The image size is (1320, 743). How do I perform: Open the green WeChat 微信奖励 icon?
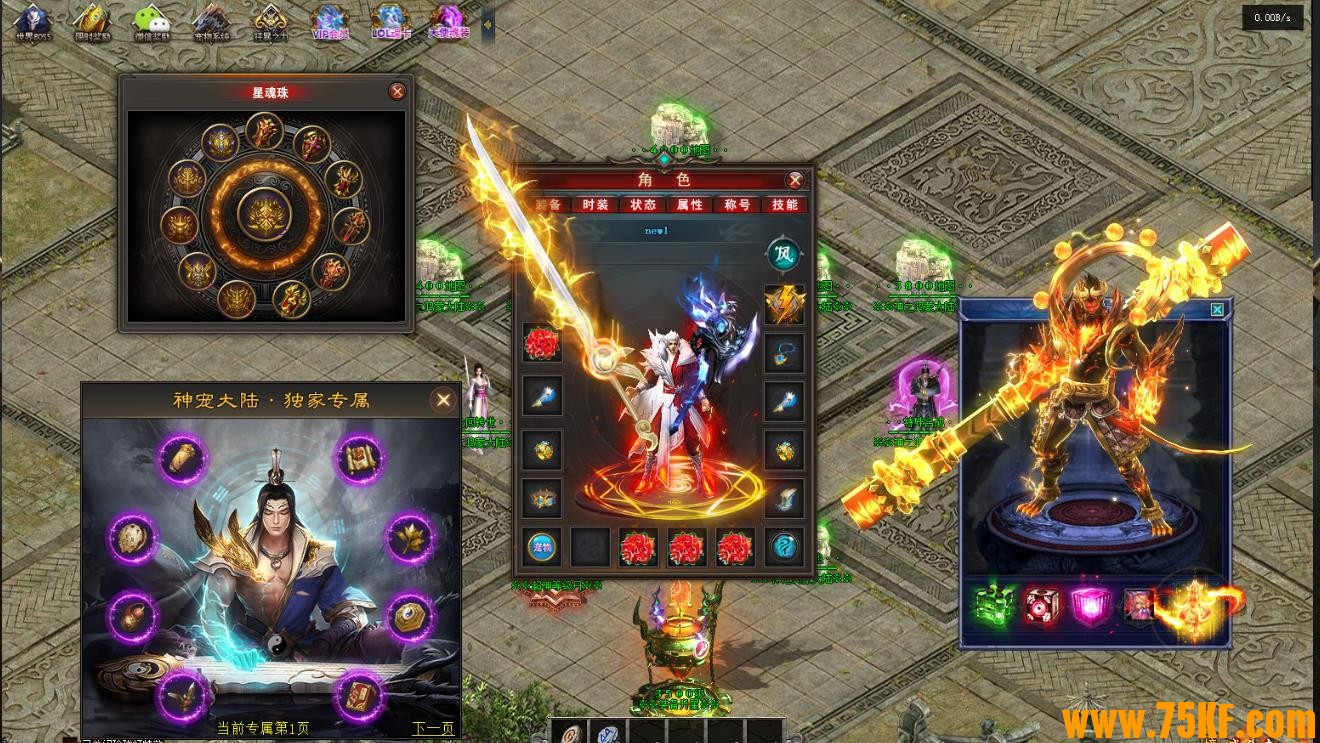[x=152, y=22]
